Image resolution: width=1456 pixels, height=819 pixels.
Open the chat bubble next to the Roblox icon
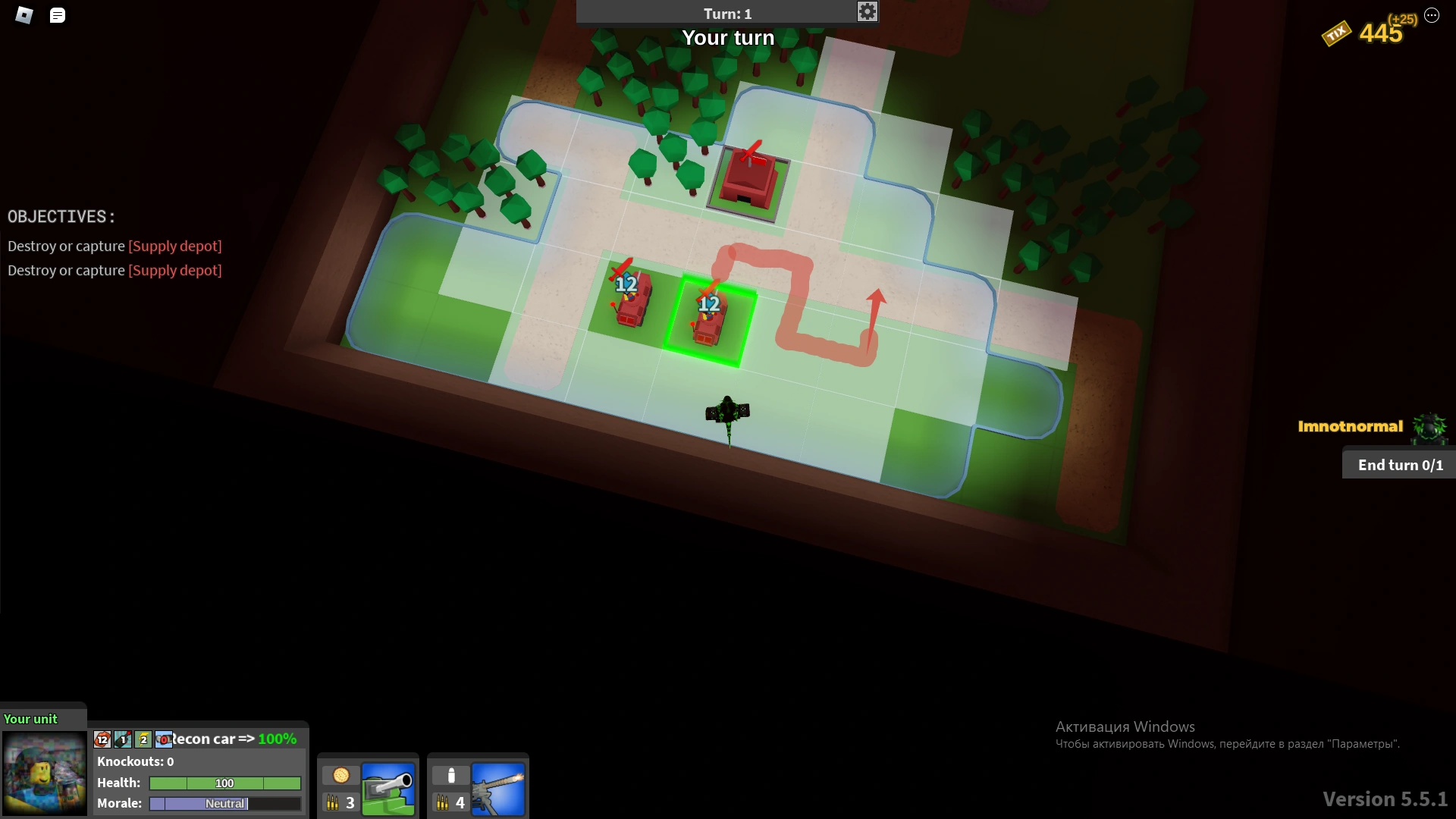click(57, 15)
